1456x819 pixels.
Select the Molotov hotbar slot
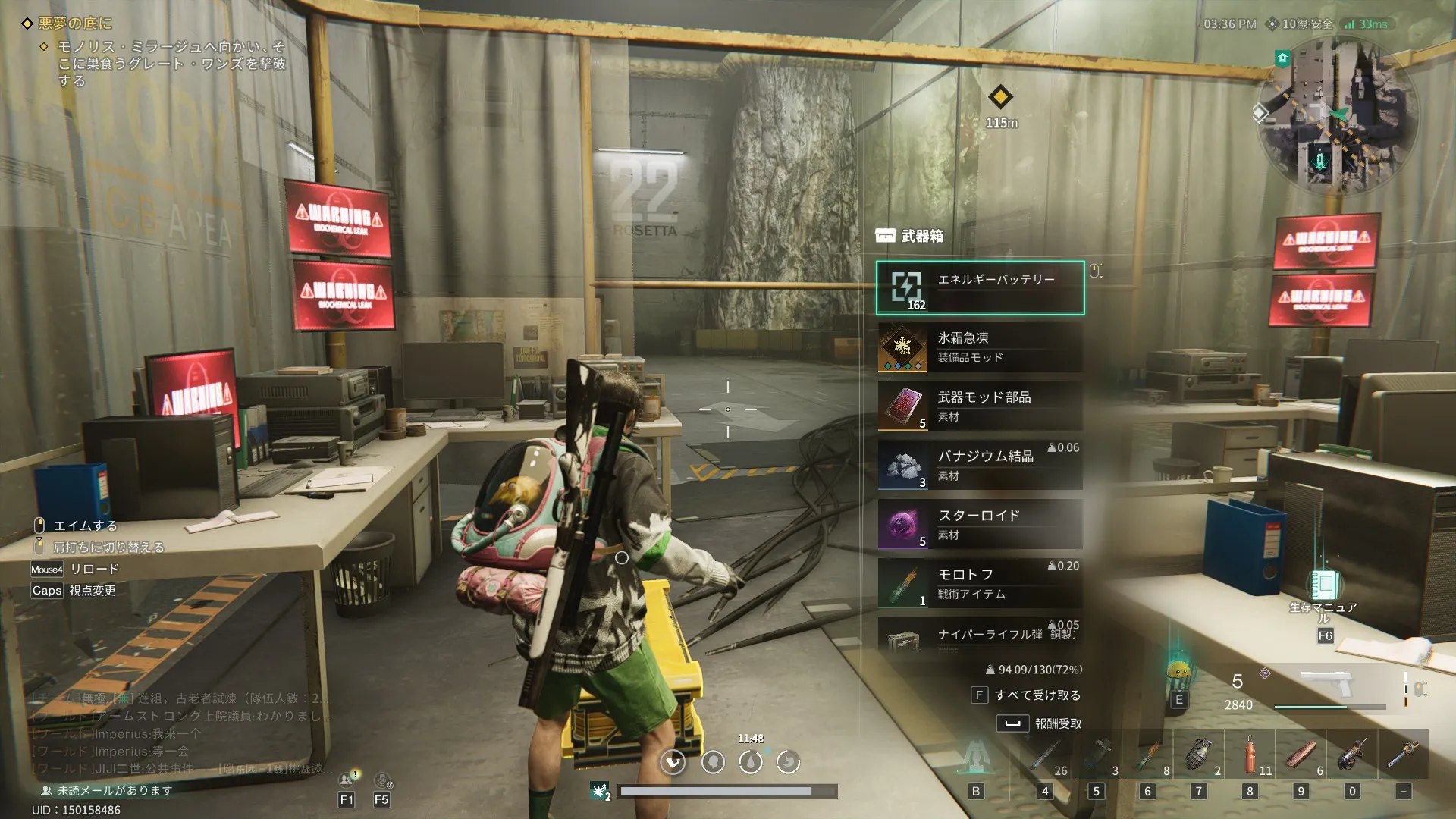pyautogui.click(x=1147, y=755)
